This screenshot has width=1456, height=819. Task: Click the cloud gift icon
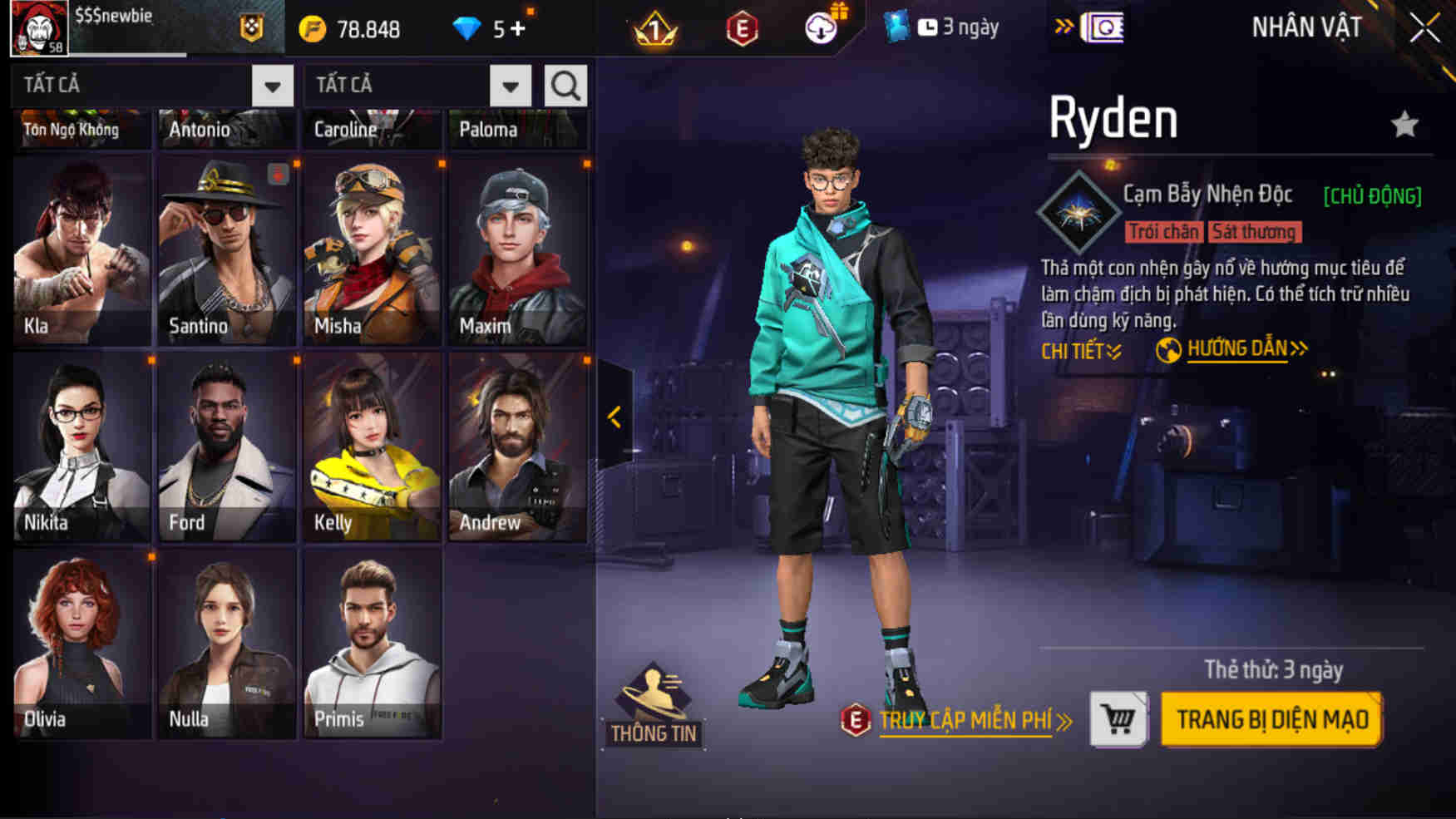click(x=822, y=26)
